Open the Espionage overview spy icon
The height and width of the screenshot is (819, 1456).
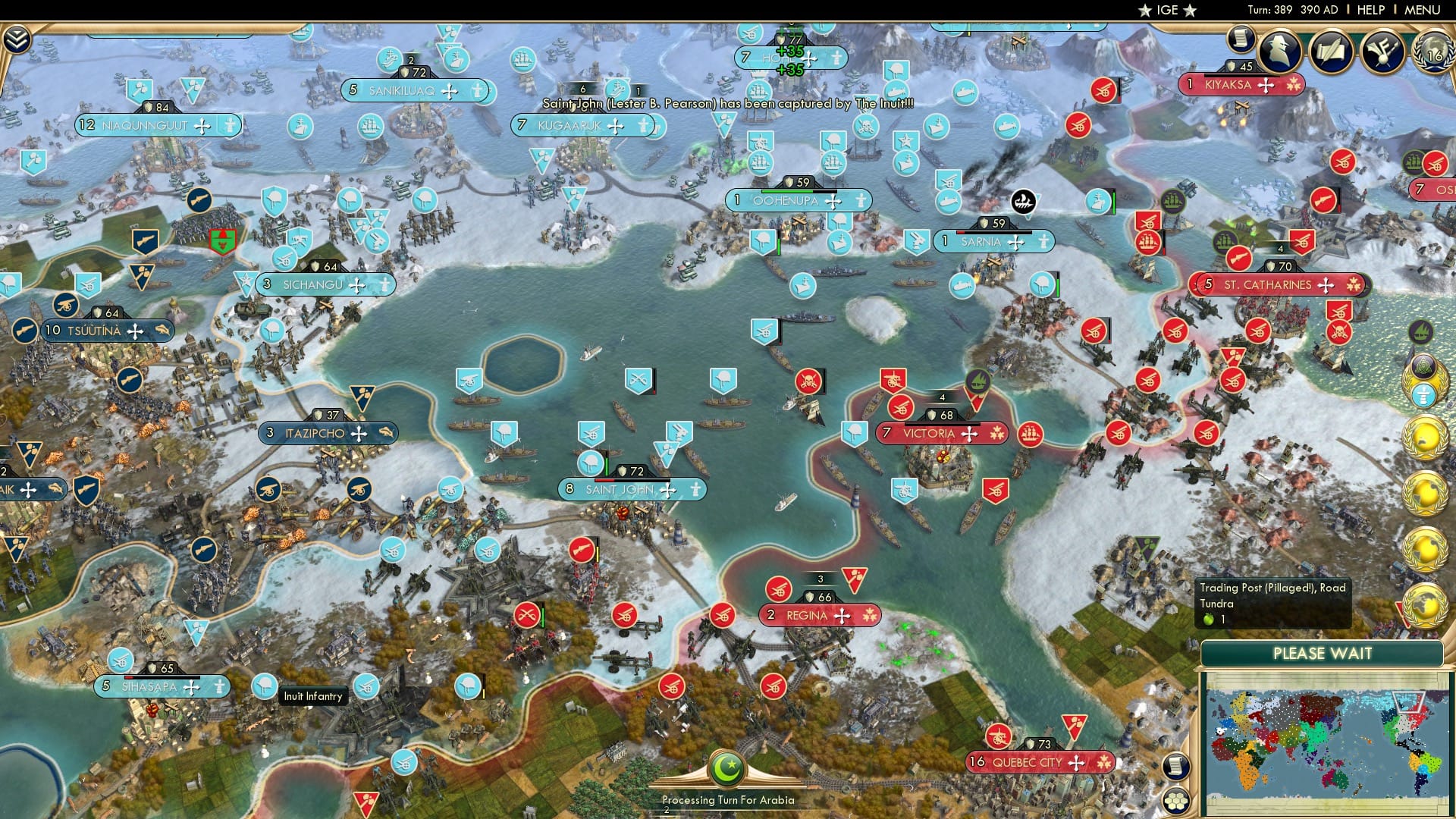pos(1278,50)
